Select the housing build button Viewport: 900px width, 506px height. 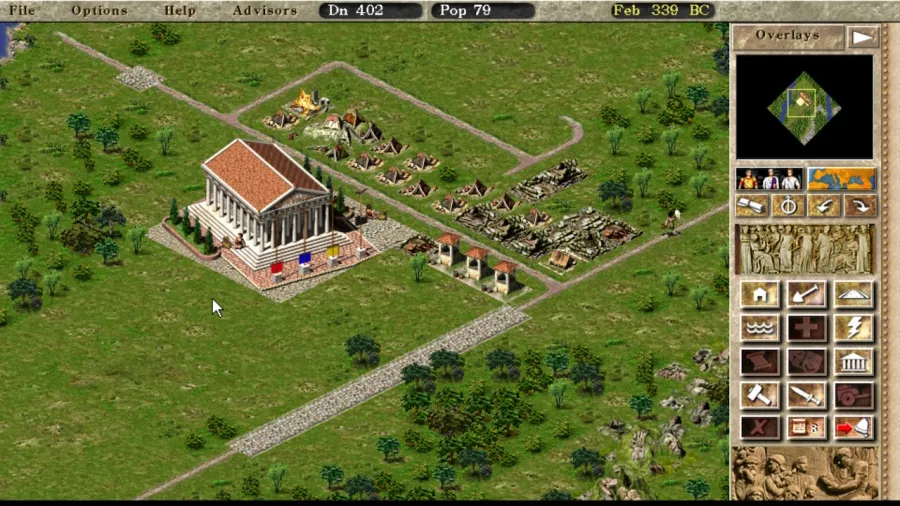tap(760, 294)
